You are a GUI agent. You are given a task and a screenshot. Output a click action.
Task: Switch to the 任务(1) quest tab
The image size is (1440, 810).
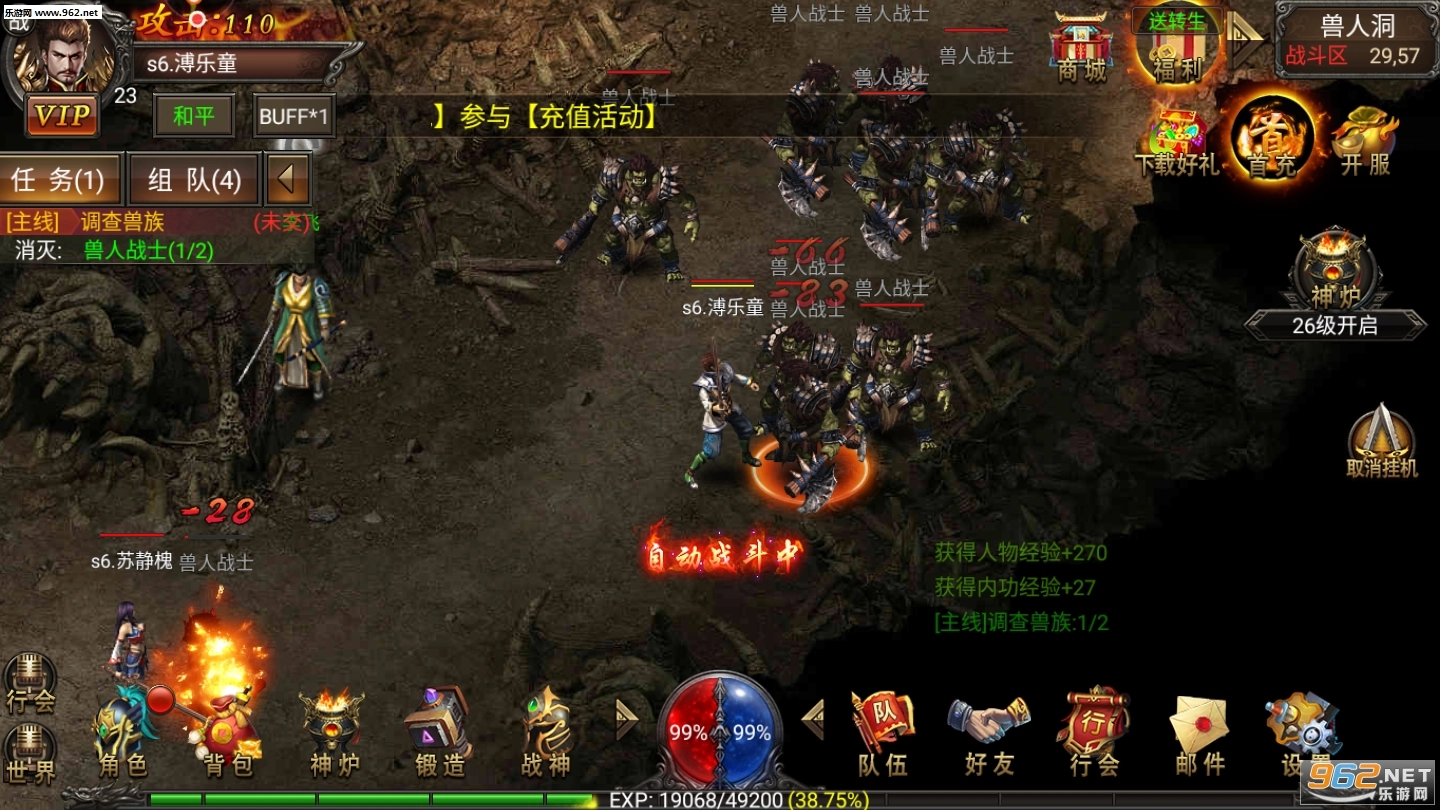(x=60, y=180)
